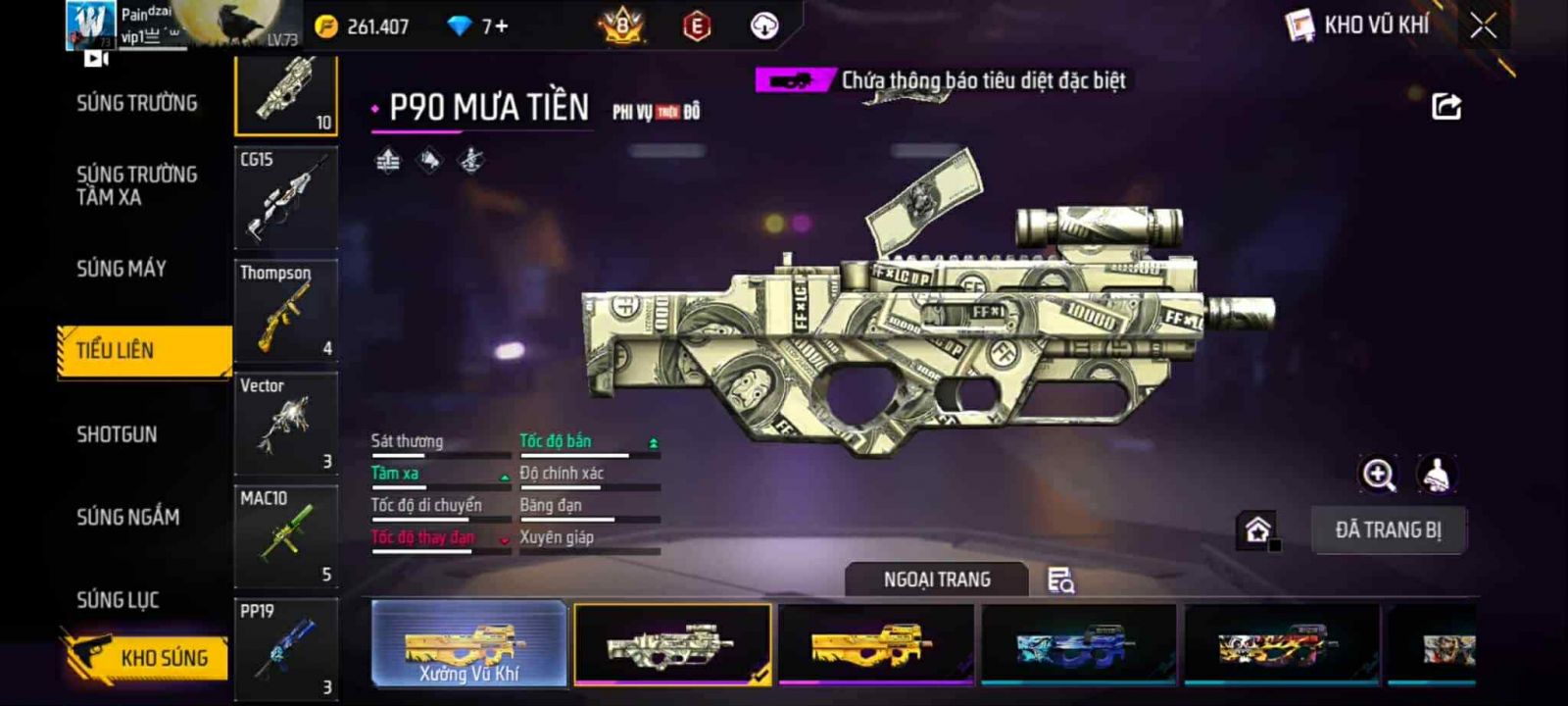Choose the PP19 weapon tile
1568x706 pixels.
point(286,647)
